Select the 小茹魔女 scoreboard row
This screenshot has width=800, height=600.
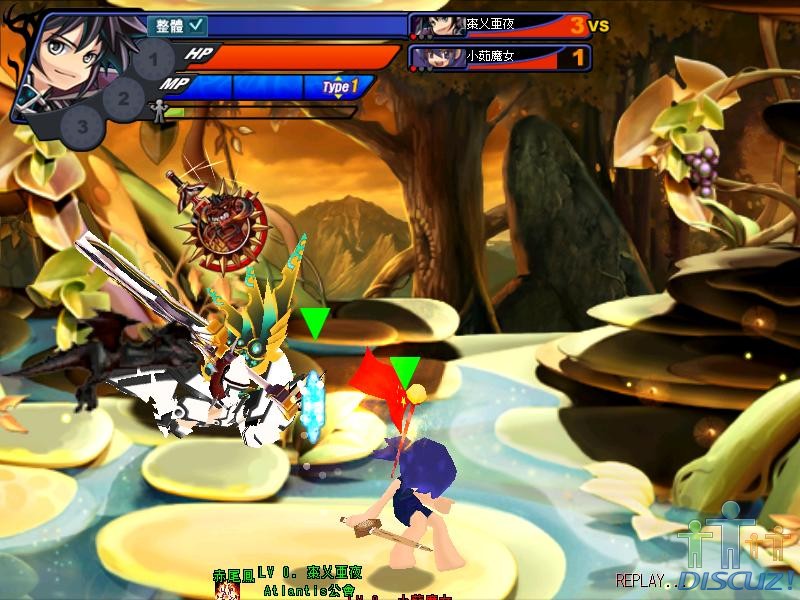(x=500, y=58)
